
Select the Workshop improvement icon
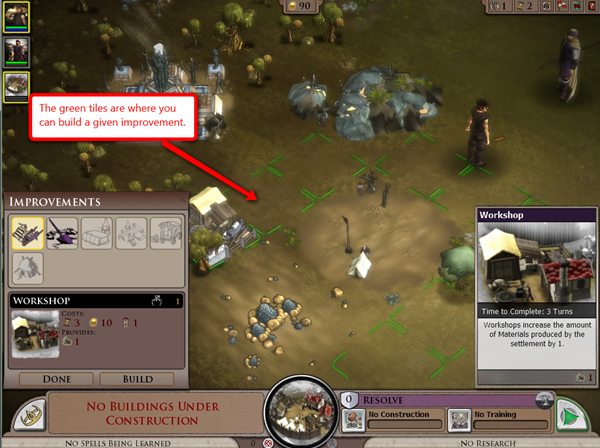point(27,233)
